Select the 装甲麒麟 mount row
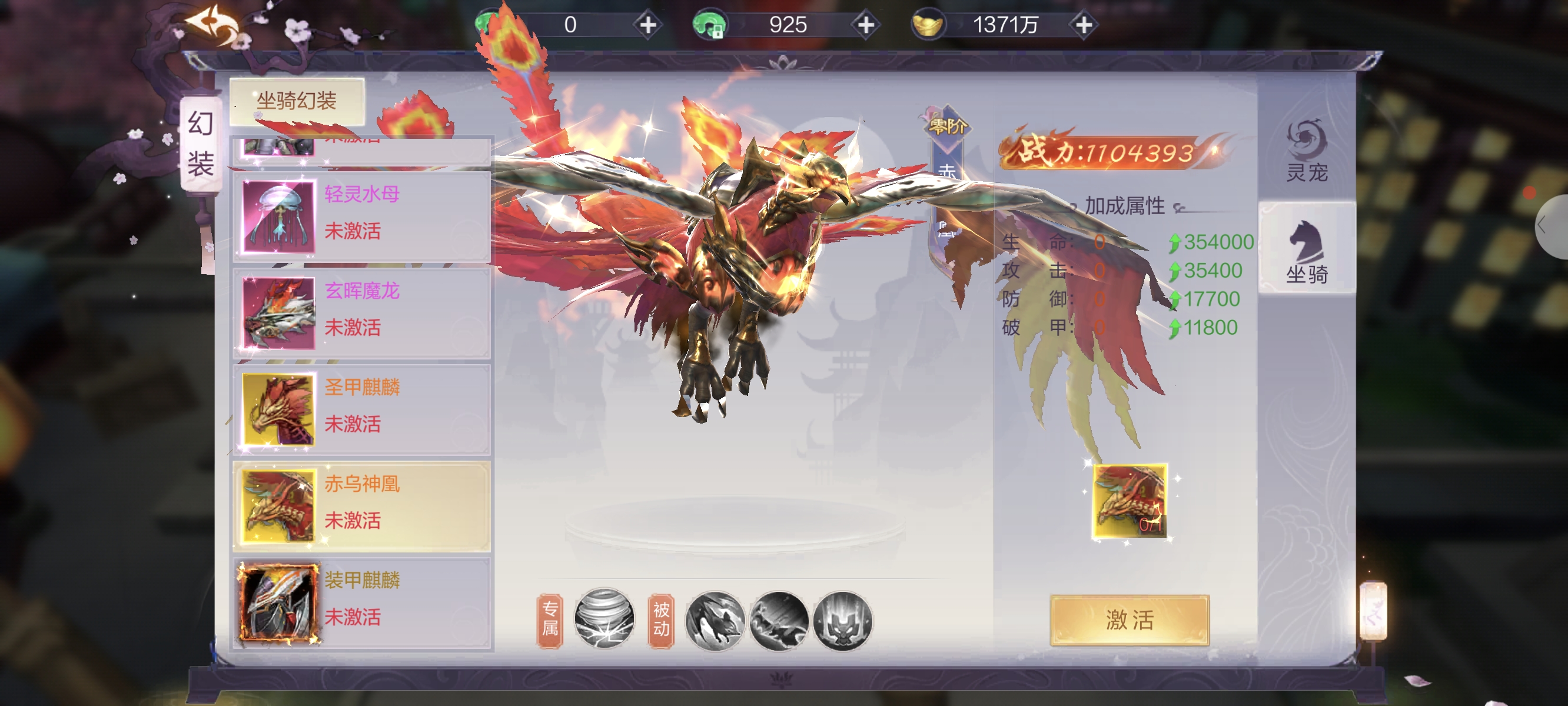1568x706 pixels. [361, 601]
